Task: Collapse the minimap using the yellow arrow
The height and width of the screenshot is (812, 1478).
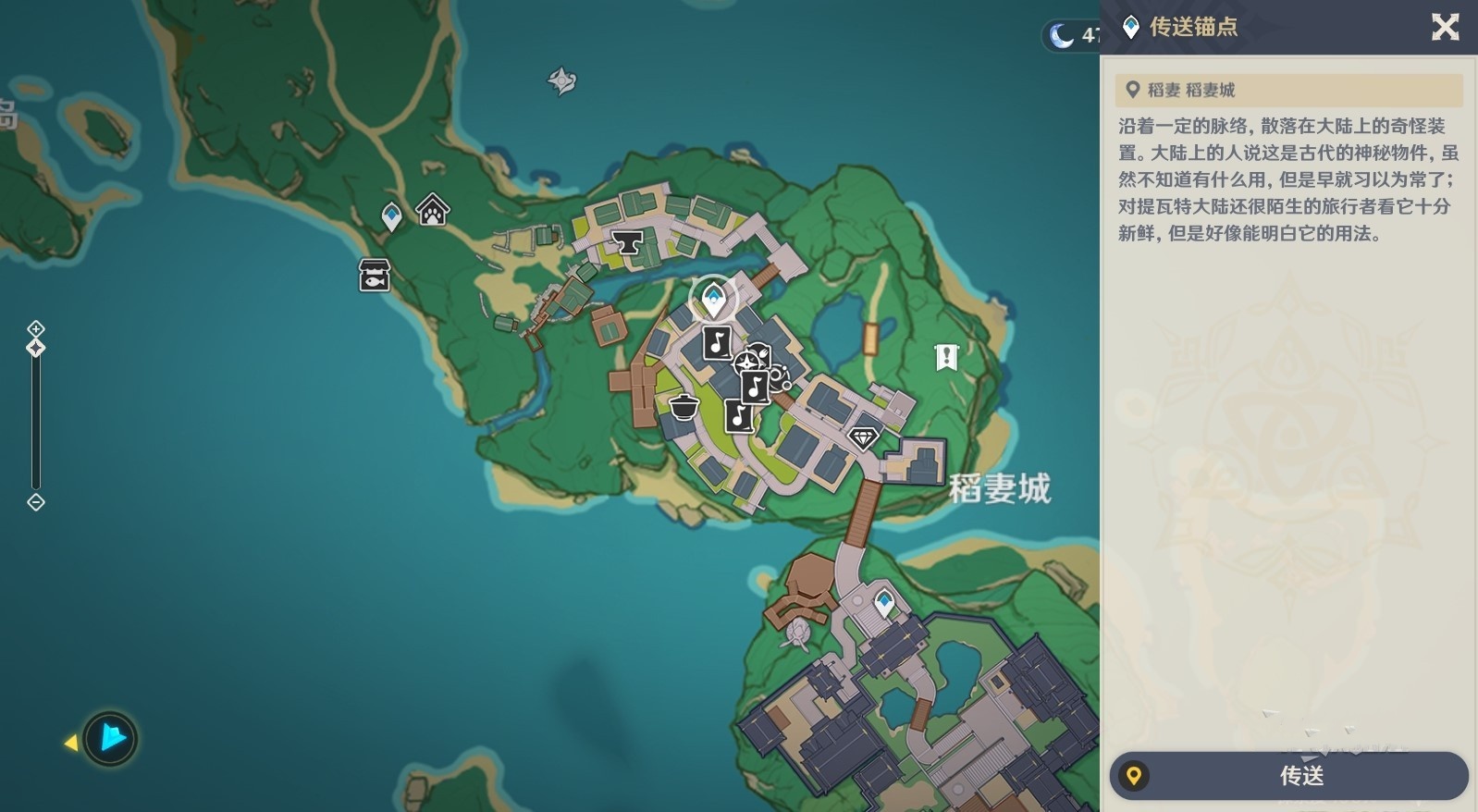Action: pos(72,740)
